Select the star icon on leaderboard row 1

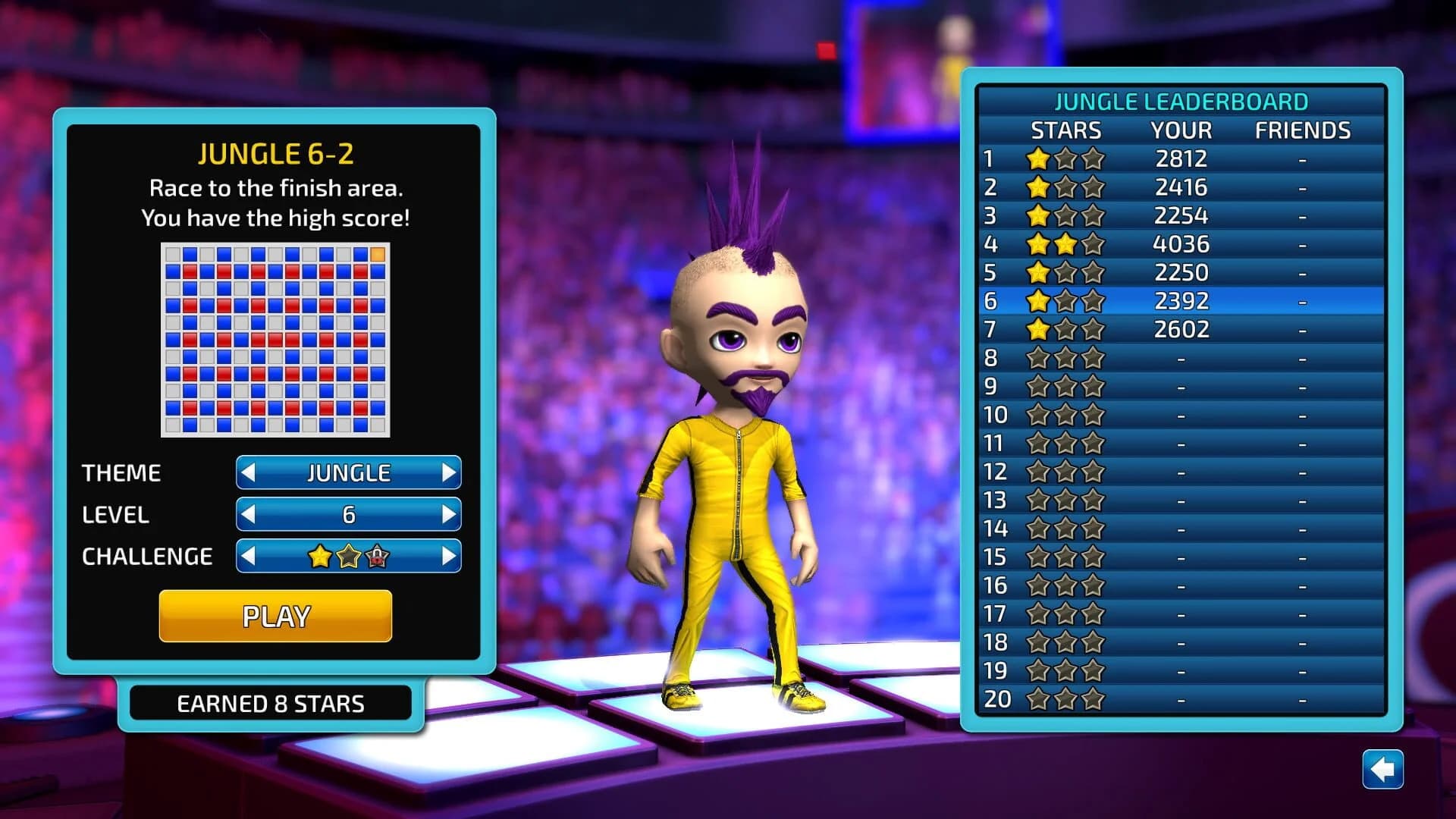1040,159
